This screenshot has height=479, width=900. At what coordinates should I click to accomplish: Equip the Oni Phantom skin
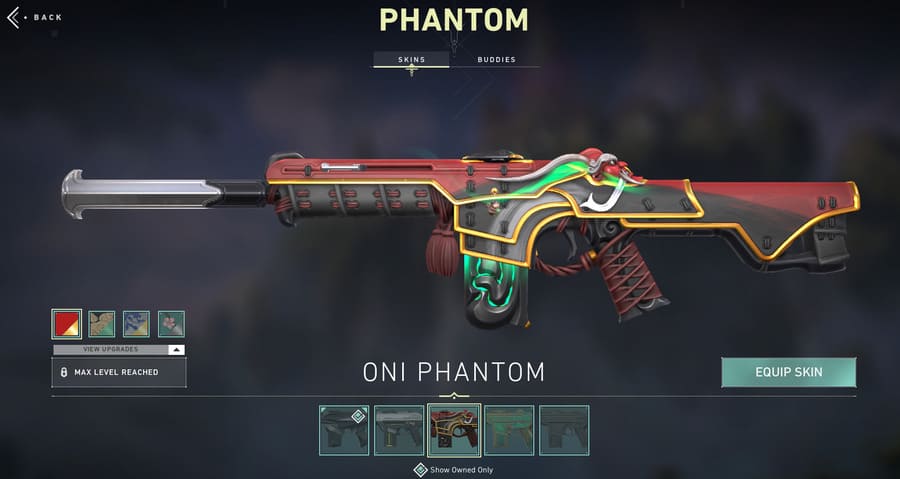coord(788,372)
